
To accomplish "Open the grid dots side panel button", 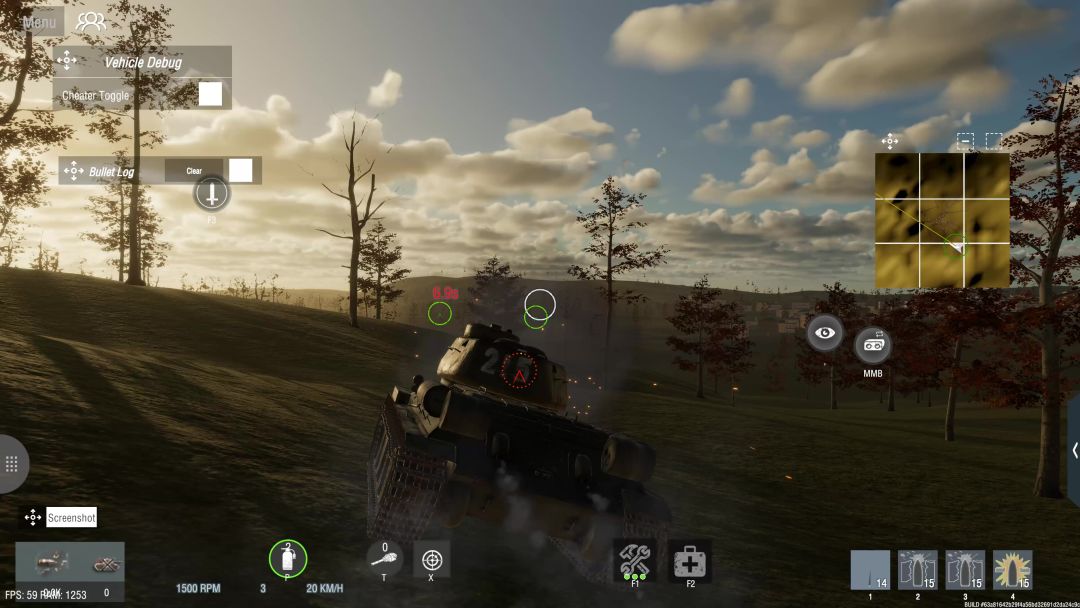I will tap(12, 464).
